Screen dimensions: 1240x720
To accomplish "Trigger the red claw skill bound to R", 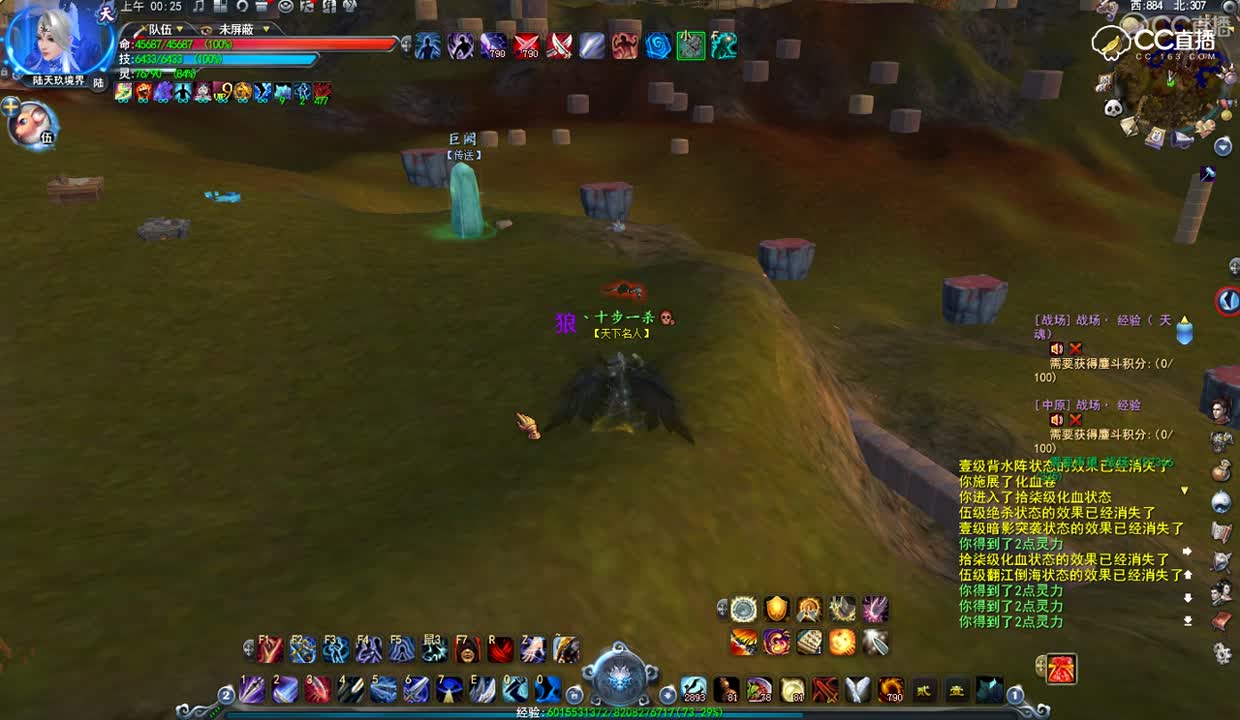I will 500,650.
